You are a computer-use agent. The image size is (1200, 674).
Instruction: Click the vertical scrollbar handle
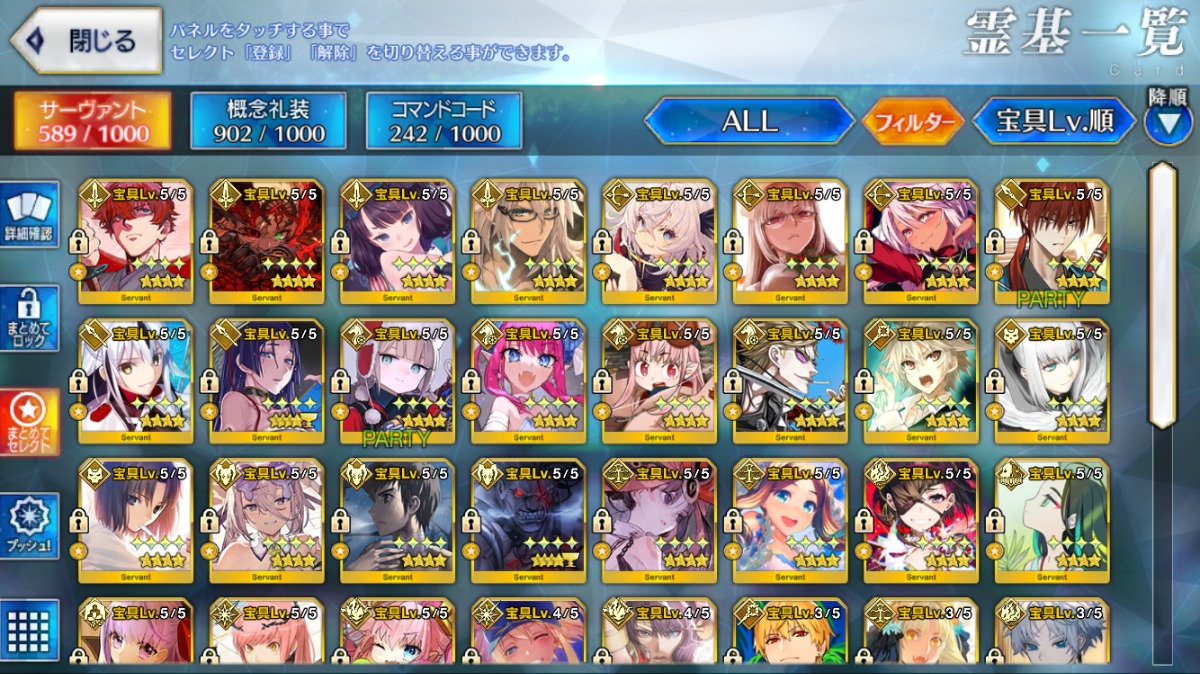(1161, 295)
